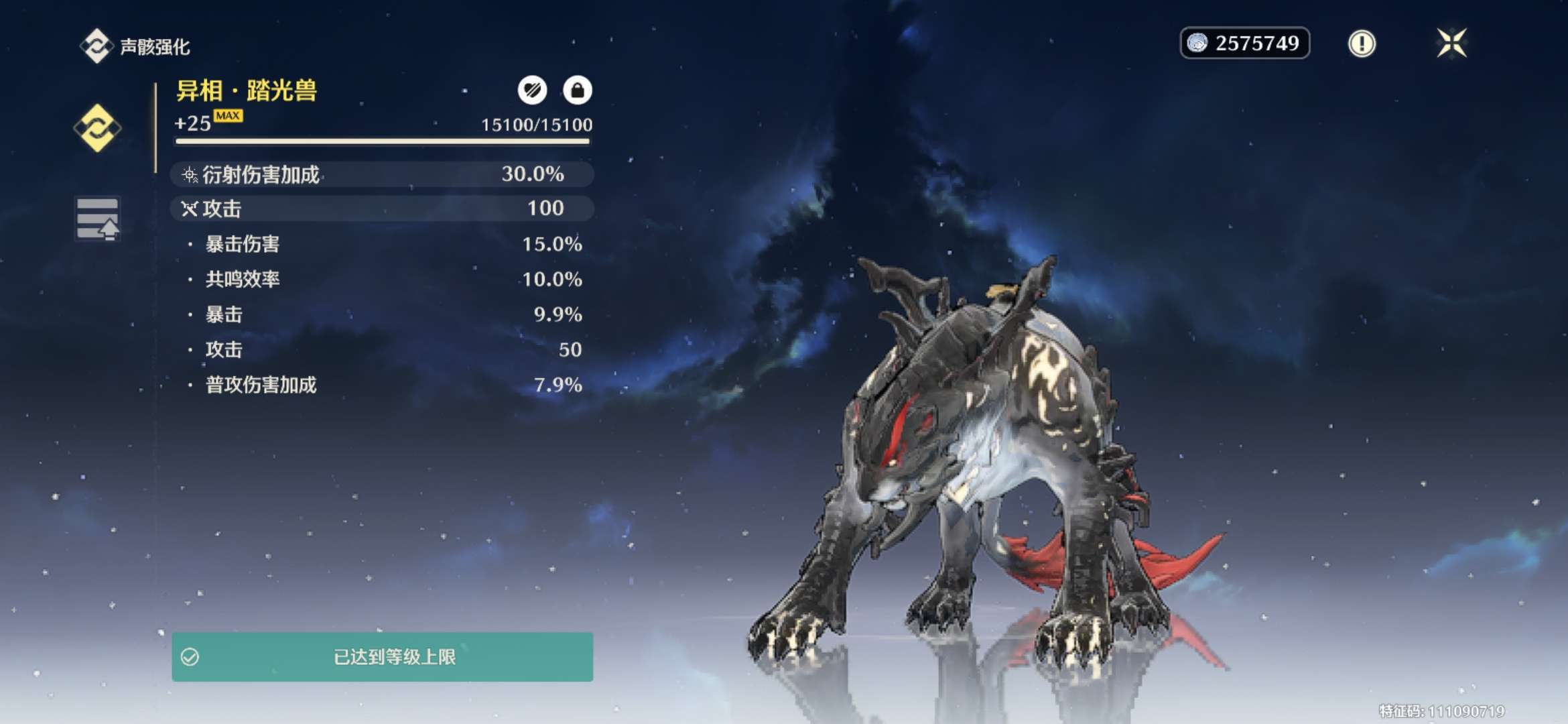Viewport: 1568px width, 724px height.
Task: Click the green max-level reached button
Action: [x=382, y=657]
